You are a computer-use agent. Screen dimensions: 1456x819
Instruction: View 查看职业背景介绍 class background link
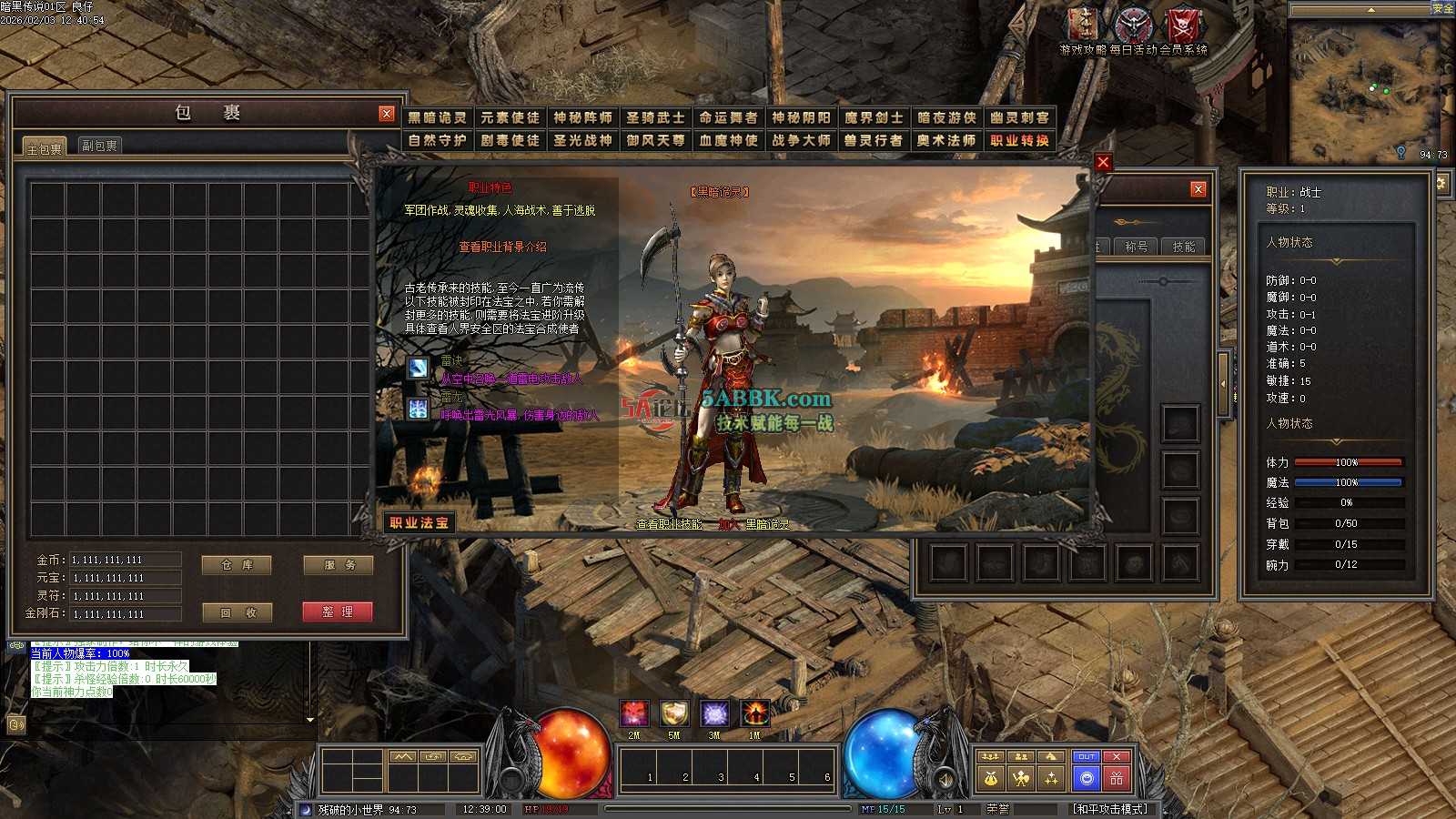[503, 247]
